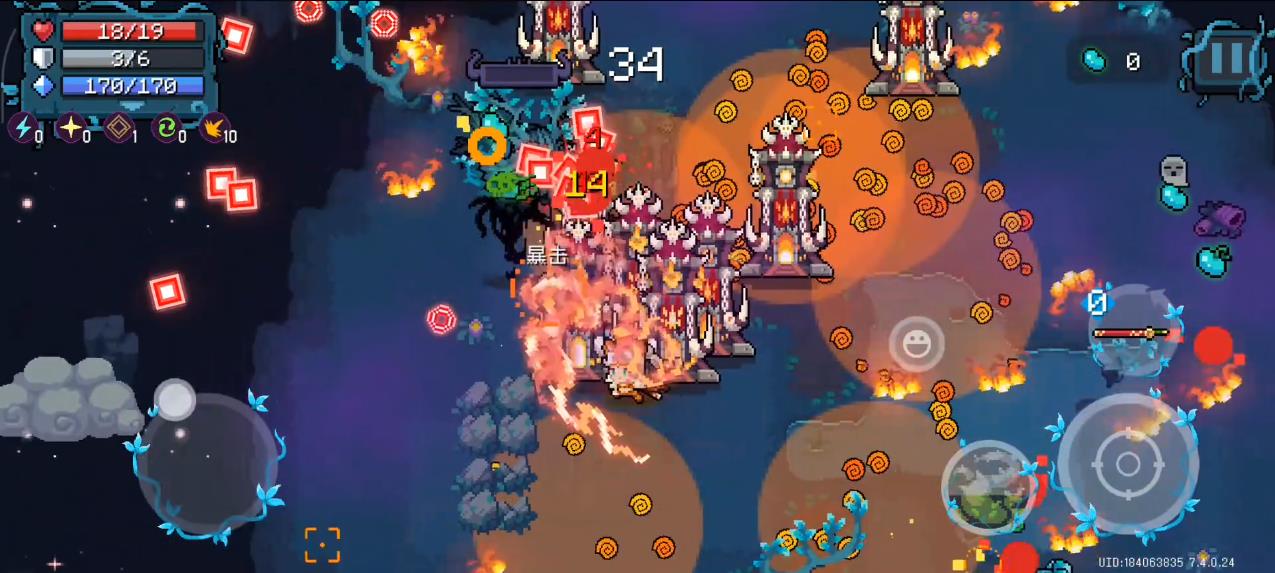Open the smiley emote button

coord(915,345)
